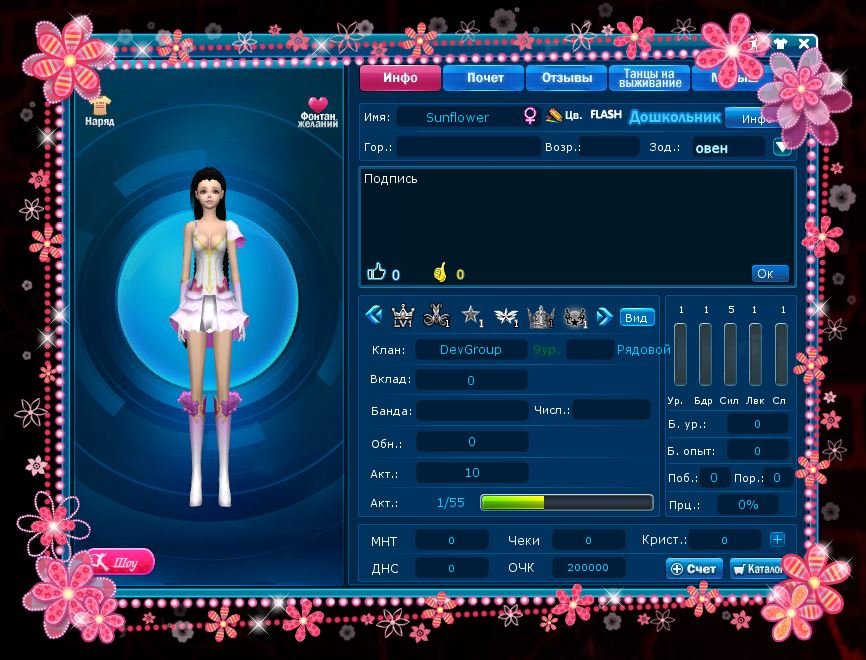
Task: Select the Танцы на выживание tab
Action: click(650, 78)
